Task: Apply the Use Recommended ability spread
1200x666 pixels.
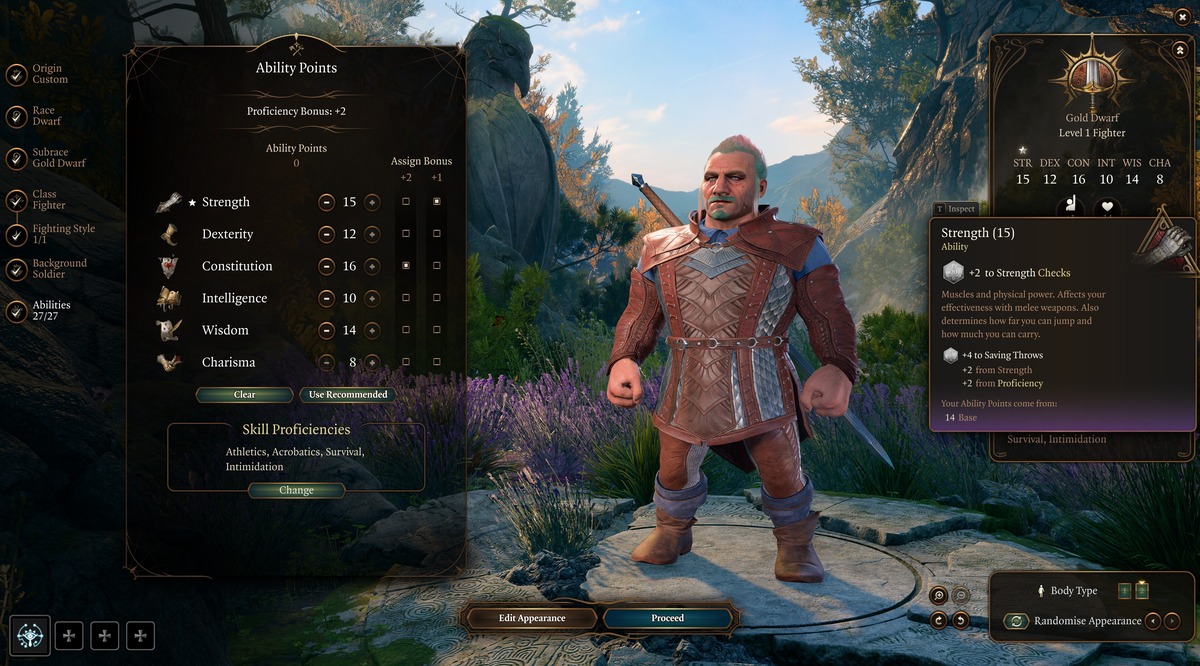Action: click(347, 395)
